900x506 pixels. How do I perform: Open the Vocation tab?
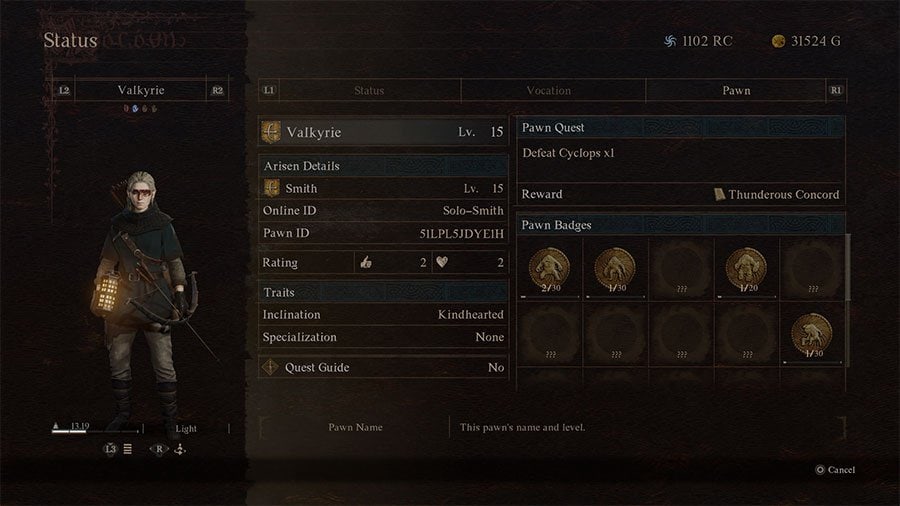548,91
